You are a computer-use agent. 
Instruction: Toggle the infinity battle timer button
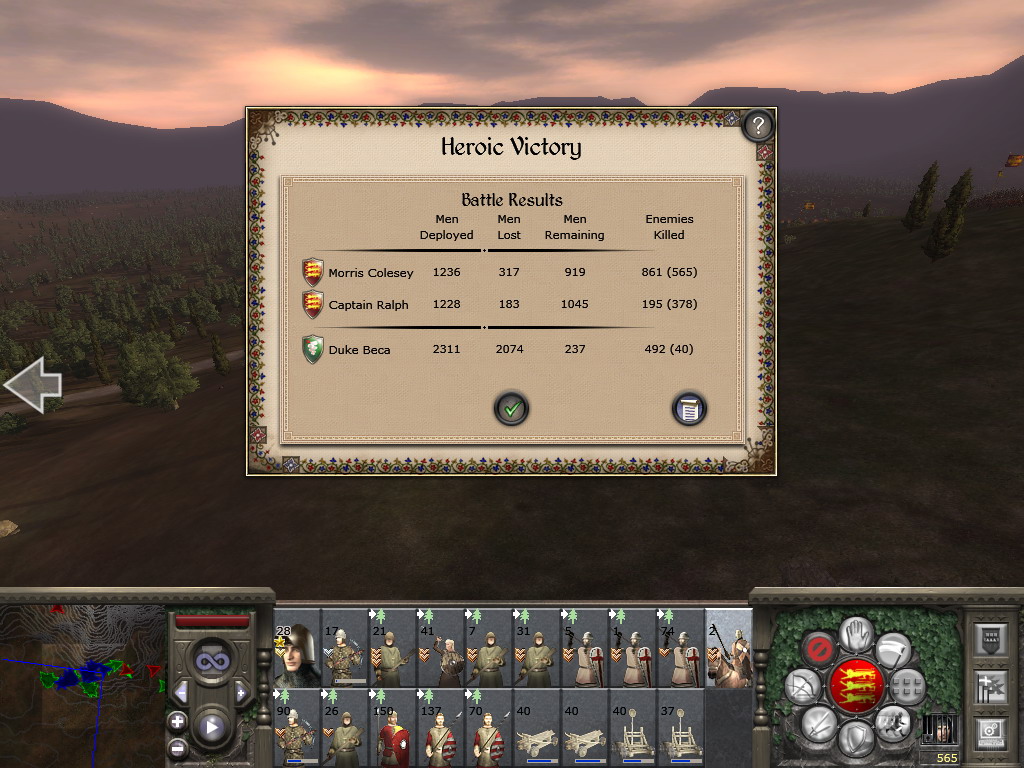[x=211, y=660]
